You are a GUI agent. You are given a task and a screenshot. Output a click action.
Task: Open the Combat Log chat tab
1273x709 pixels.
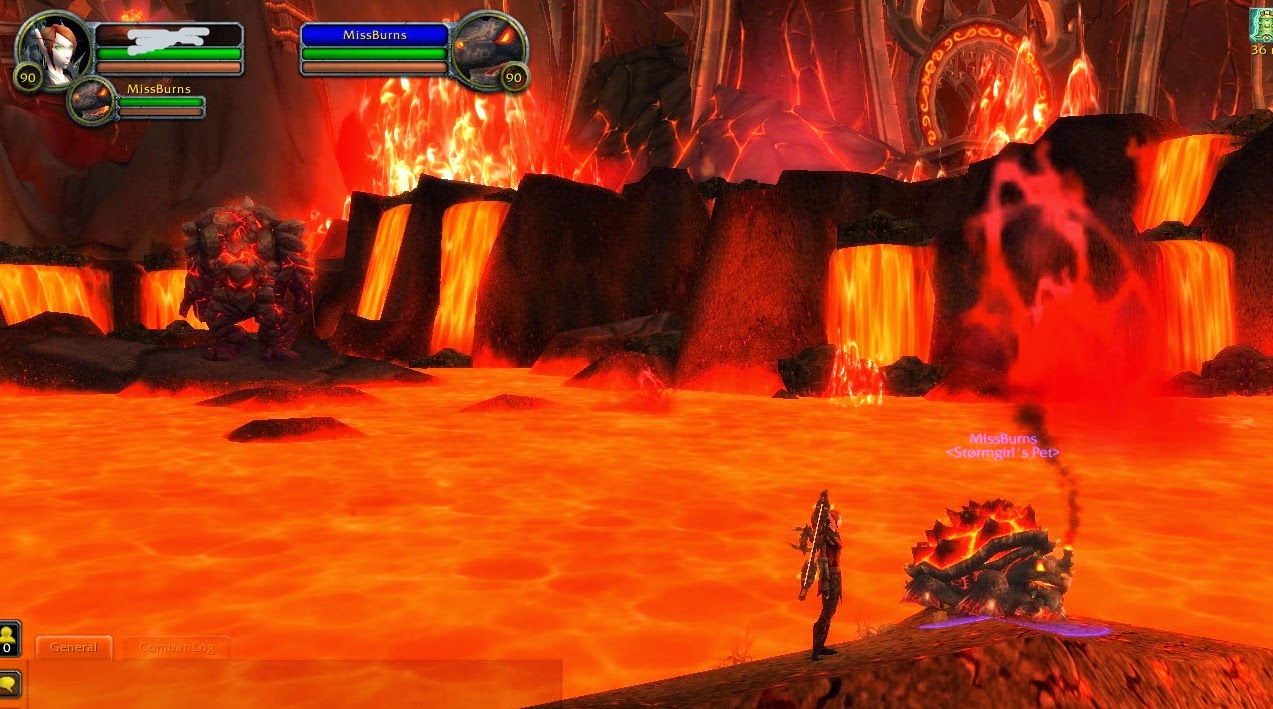176,648
